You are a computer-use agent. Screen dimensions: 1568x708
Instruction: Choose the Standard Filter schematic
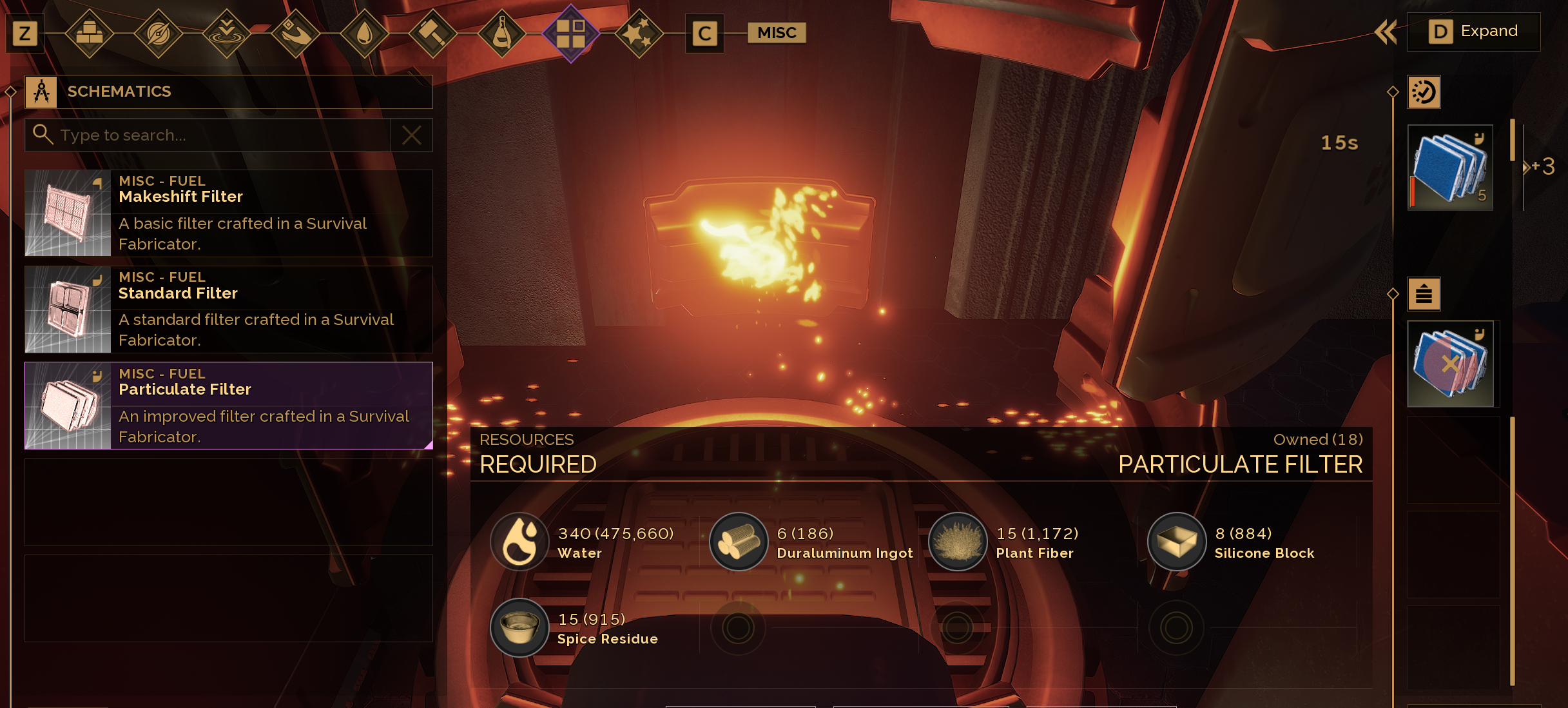228,310
